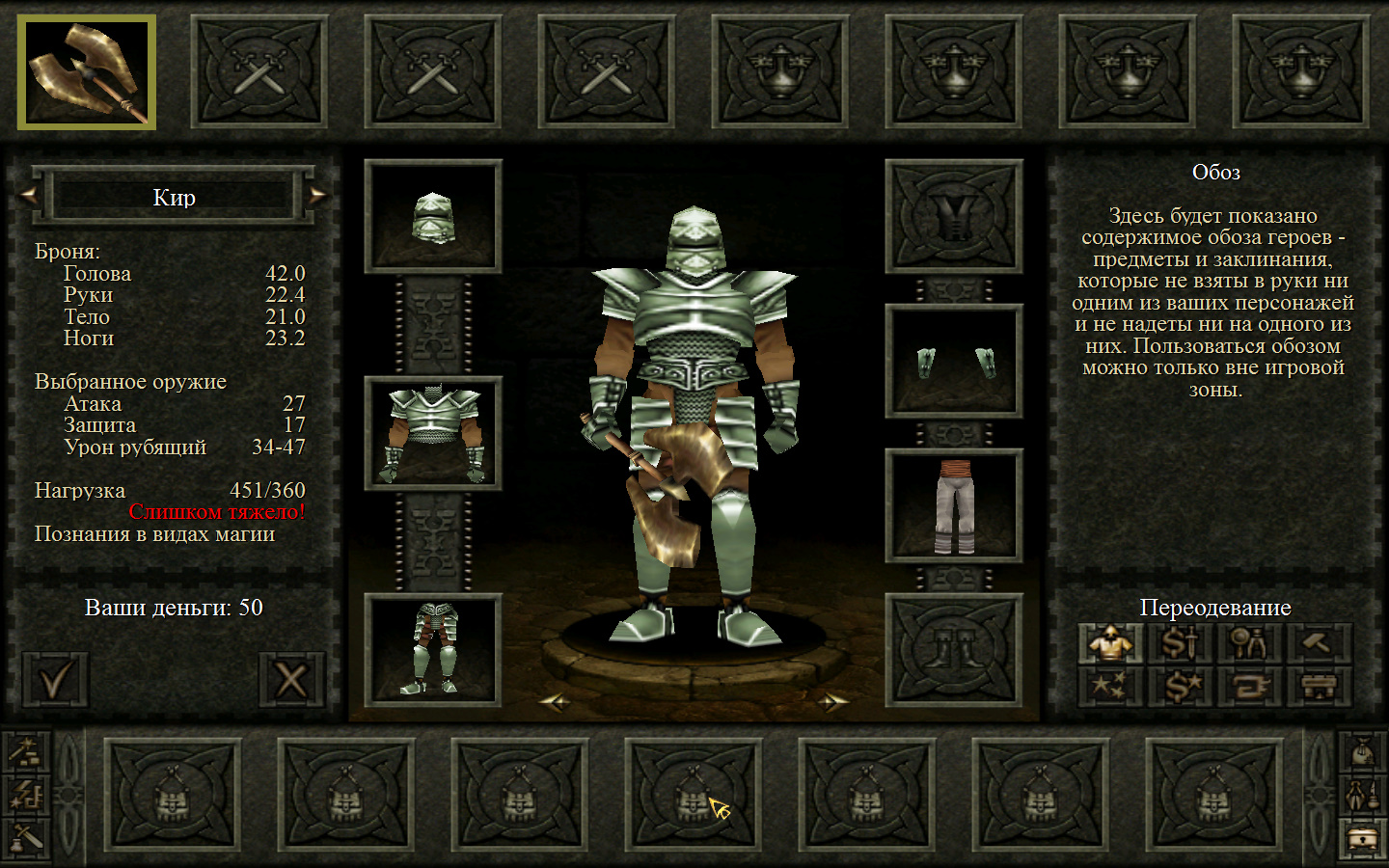Rotate character model to the left

tap(555, 702)
